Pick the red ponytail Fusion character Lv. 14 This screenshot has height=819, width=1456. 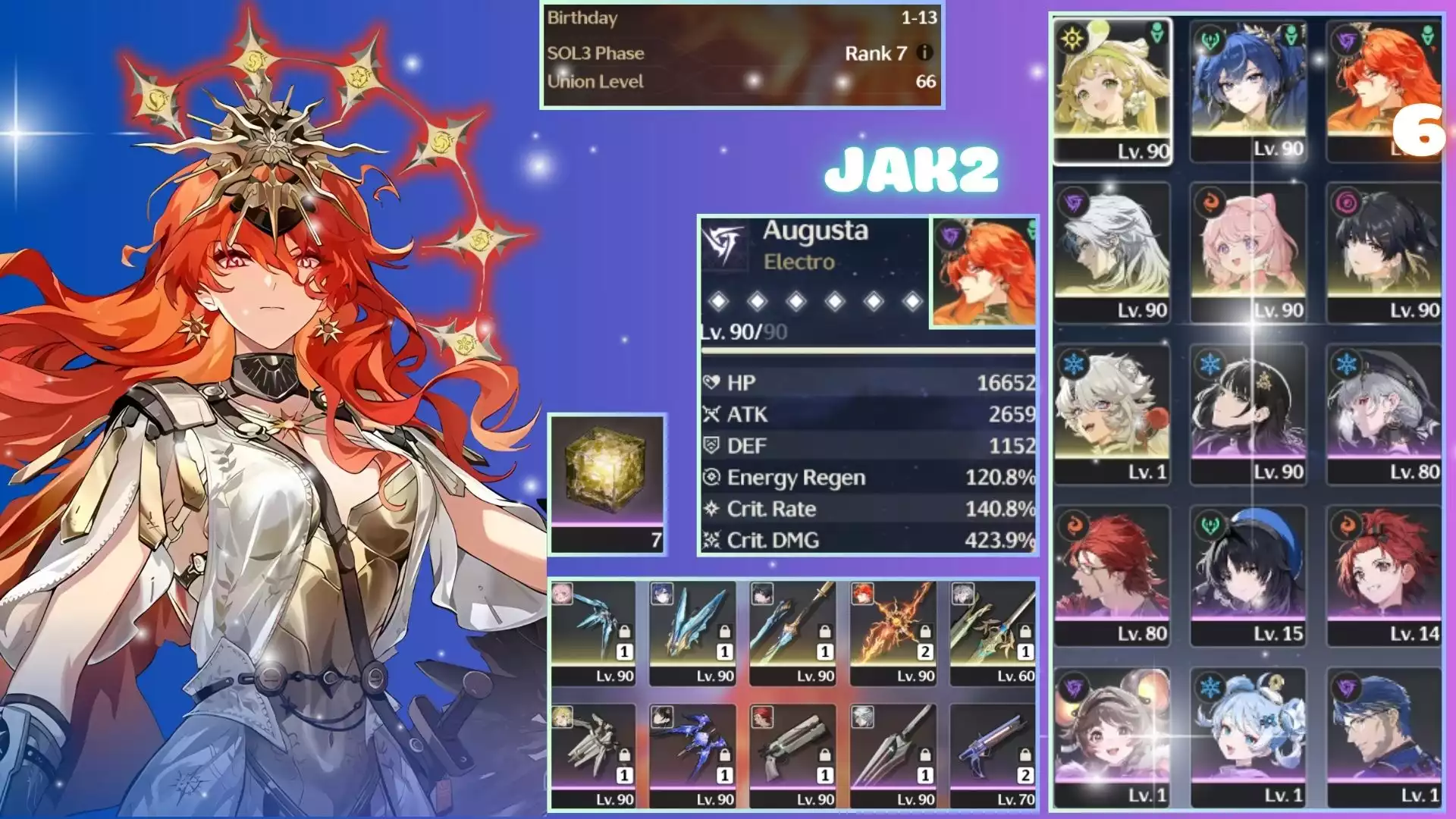[x=1384, y=575]
